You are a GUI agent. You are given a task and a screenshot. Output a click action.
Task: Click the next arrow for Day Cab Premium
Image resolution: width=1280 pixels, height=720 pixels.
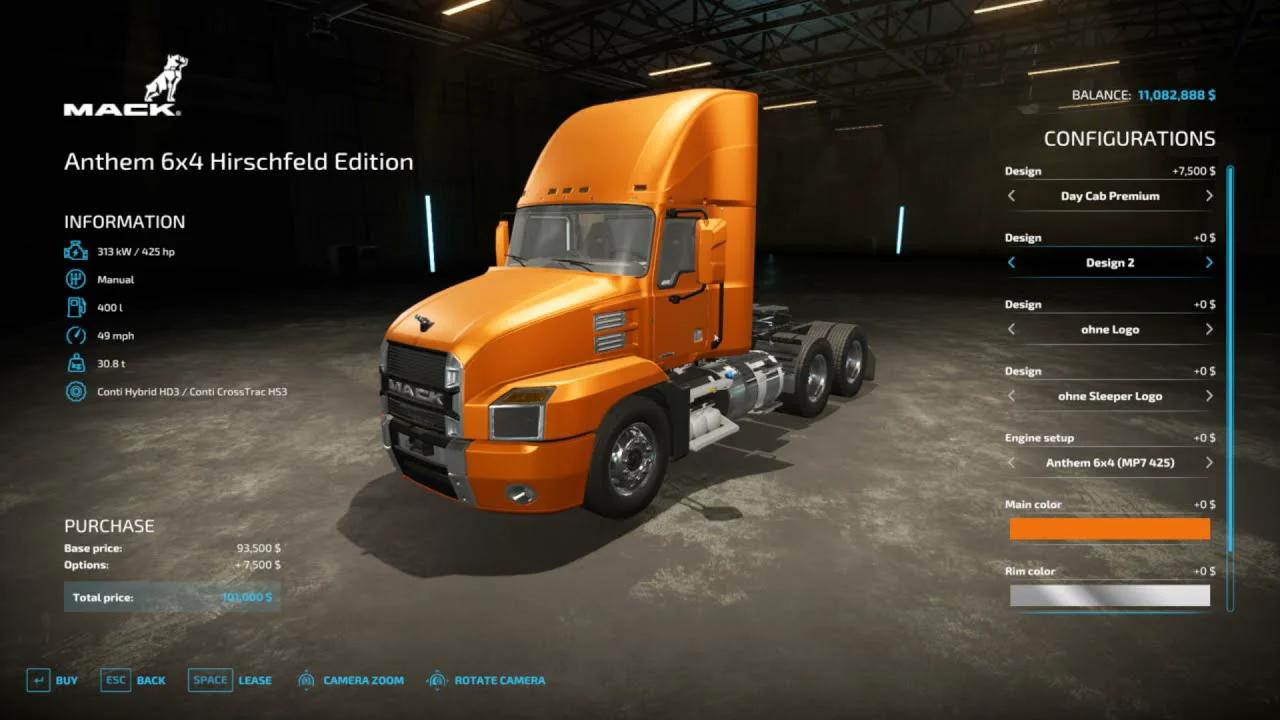[1208, 196]
